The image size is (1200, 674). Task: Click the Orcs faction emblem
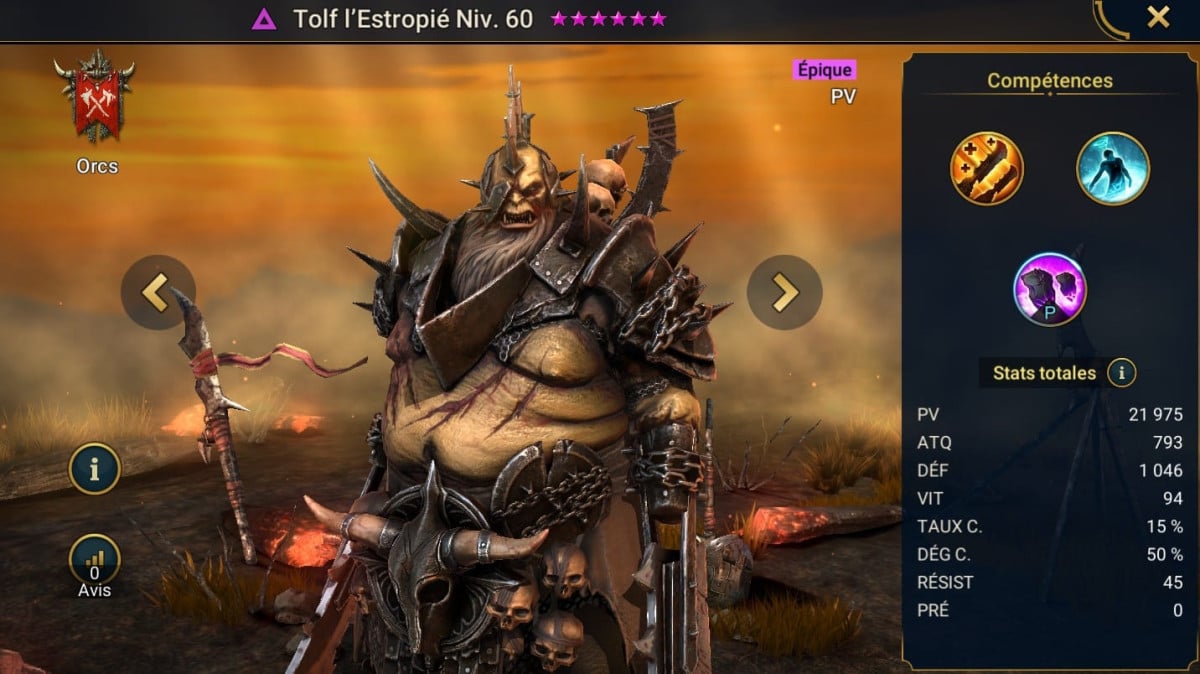(x=96, y=100)
